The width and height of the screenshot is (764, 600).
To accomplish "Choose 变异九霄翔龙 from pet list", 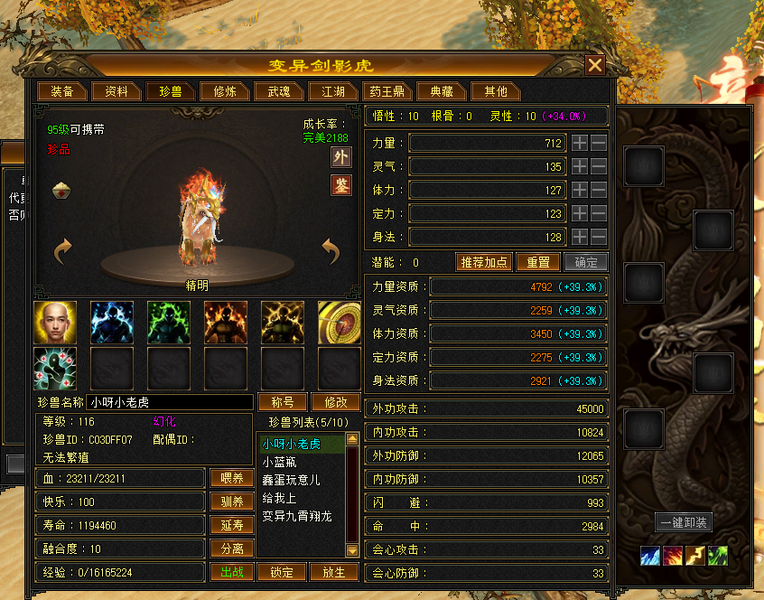I will tap(297, 516).
